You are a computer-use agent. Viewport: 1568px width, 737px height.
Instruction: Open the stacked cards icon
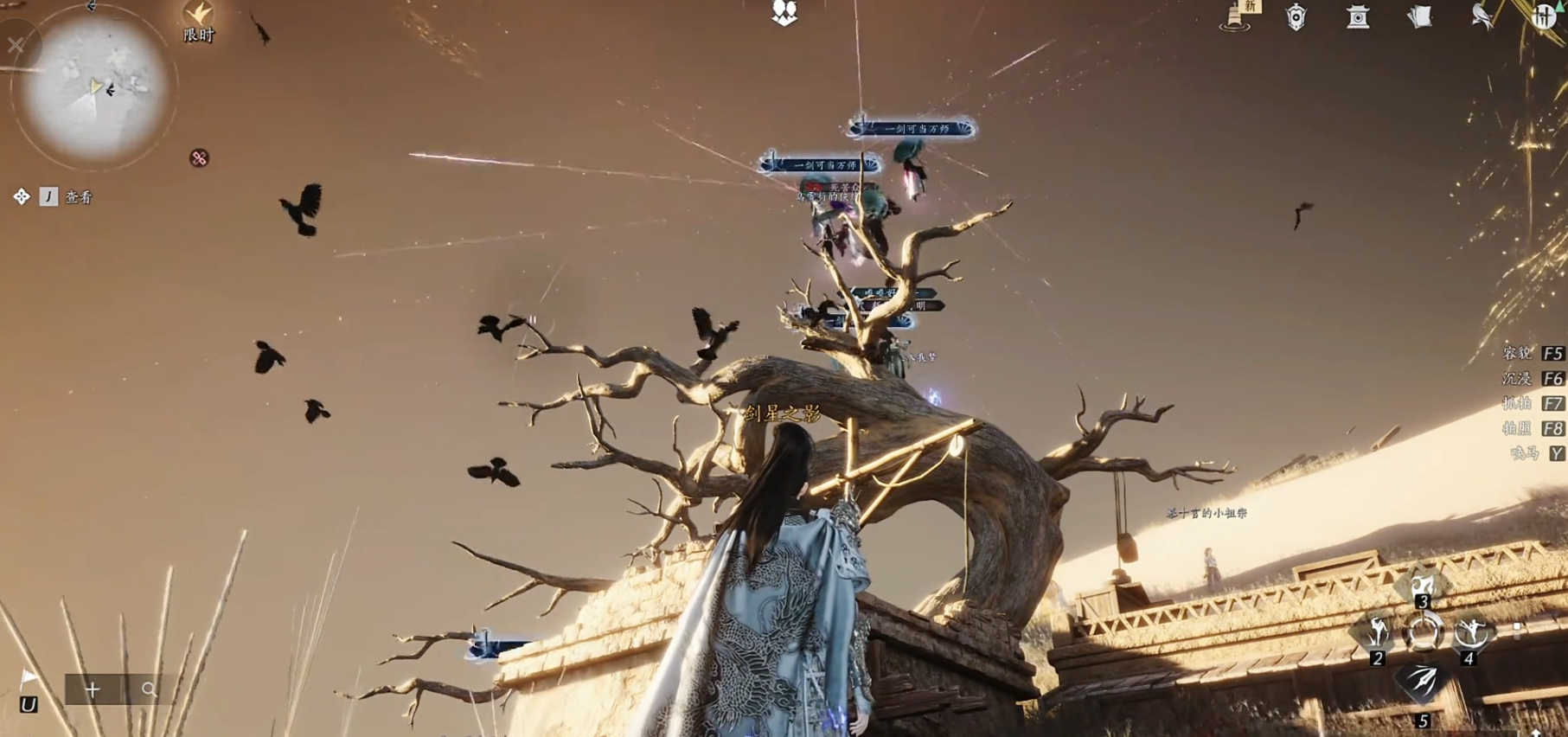tap(1420, 16)
